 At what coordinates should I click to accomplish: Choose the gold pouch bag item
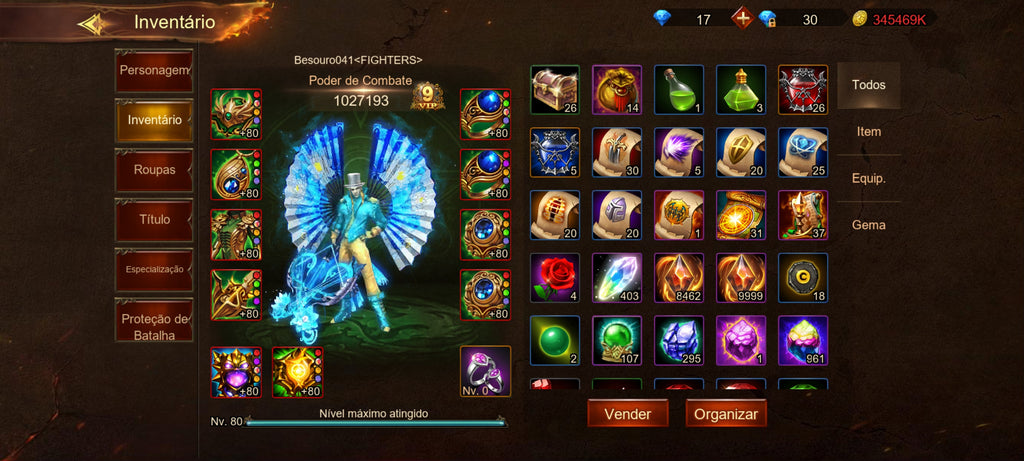pyautogui.click(x=617, y=90)
